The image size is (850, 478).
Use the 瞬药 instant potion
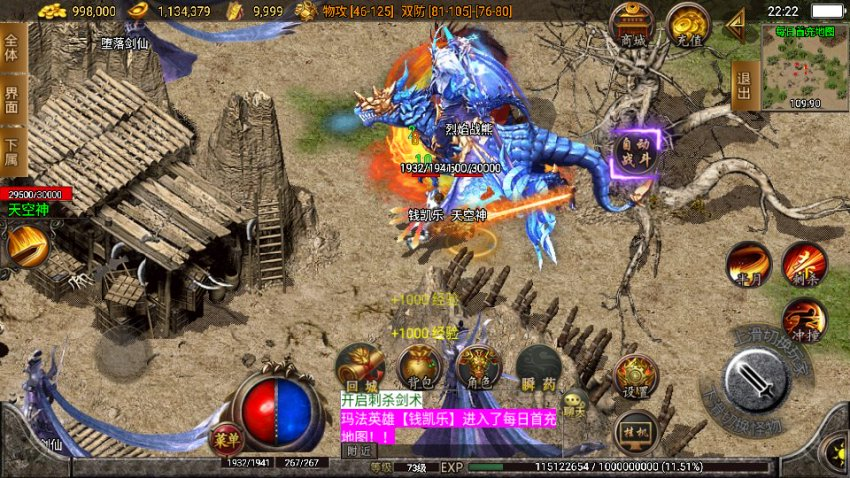(539, 368)
